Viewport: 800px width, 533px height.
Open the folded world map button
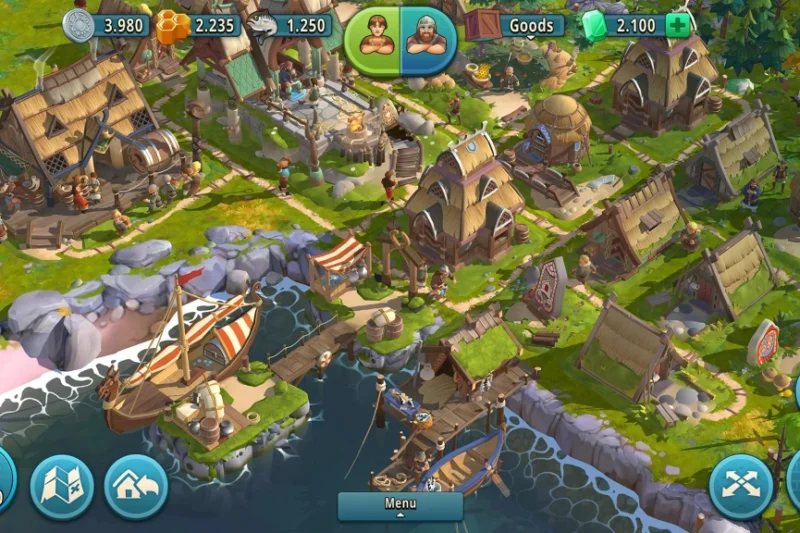point(62,487)
